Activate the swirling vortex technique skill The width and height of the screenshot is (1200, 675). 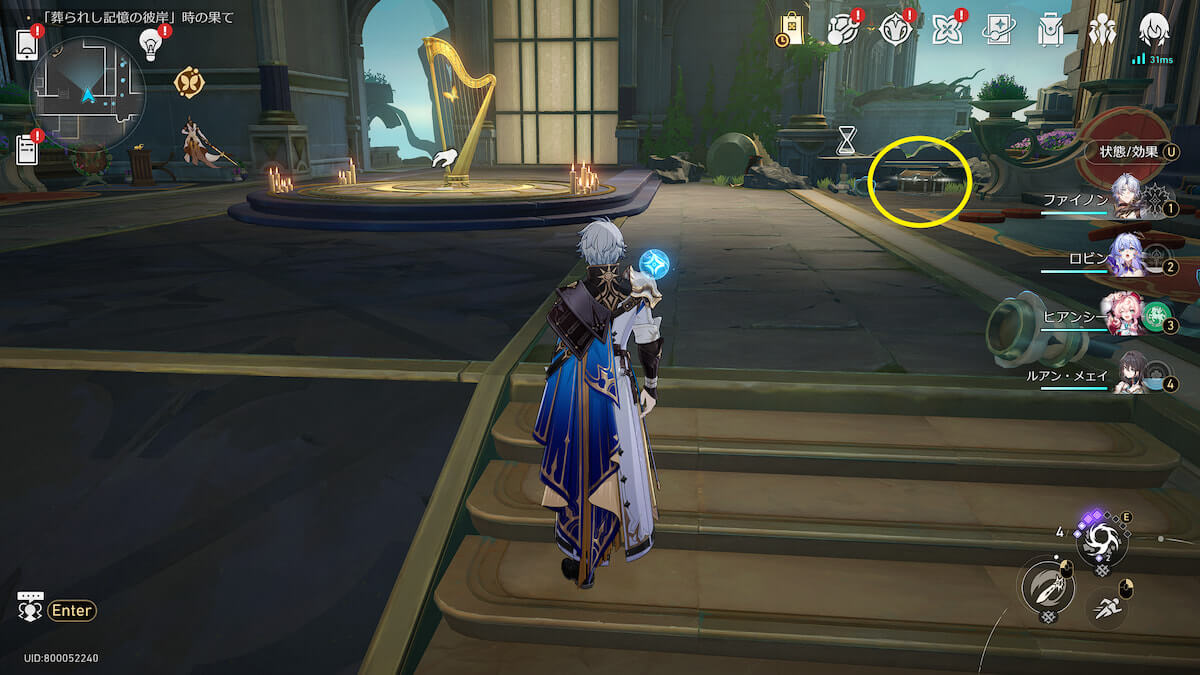coord(1102,541)
